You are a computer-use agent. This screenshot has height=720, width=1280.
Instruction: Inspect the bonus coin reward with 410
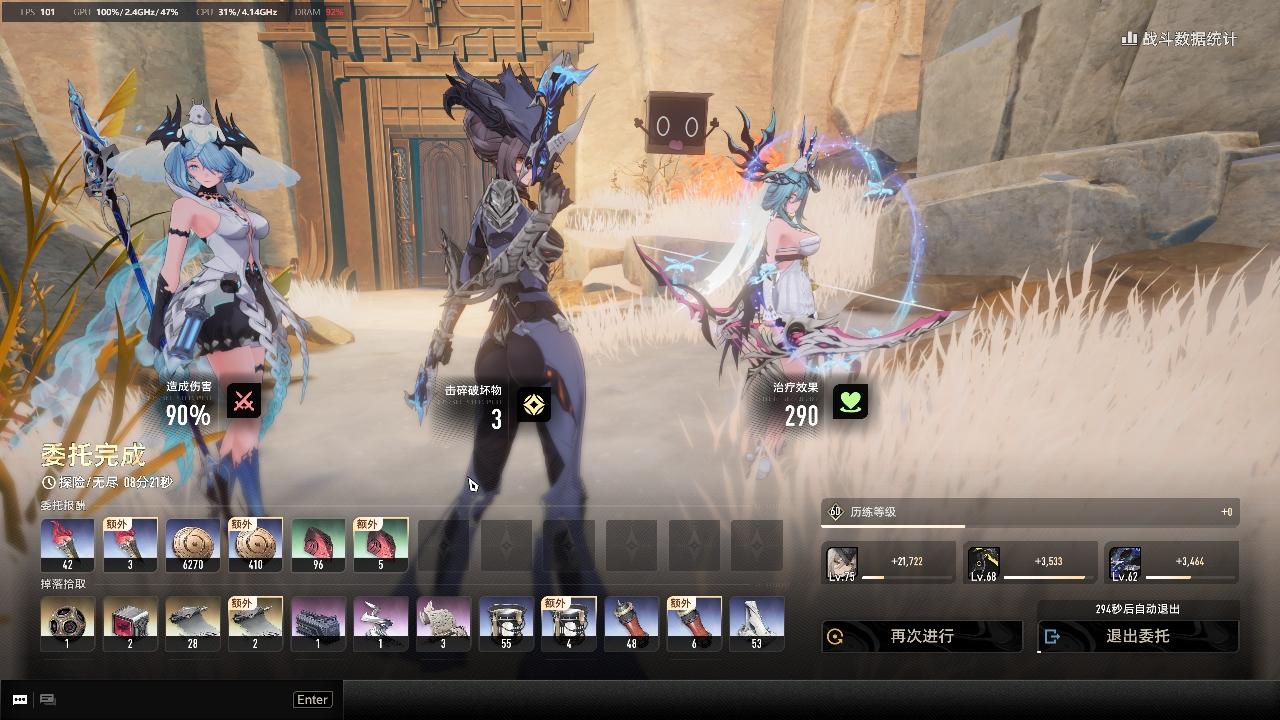pyautogui.click(x=255, y=545)
